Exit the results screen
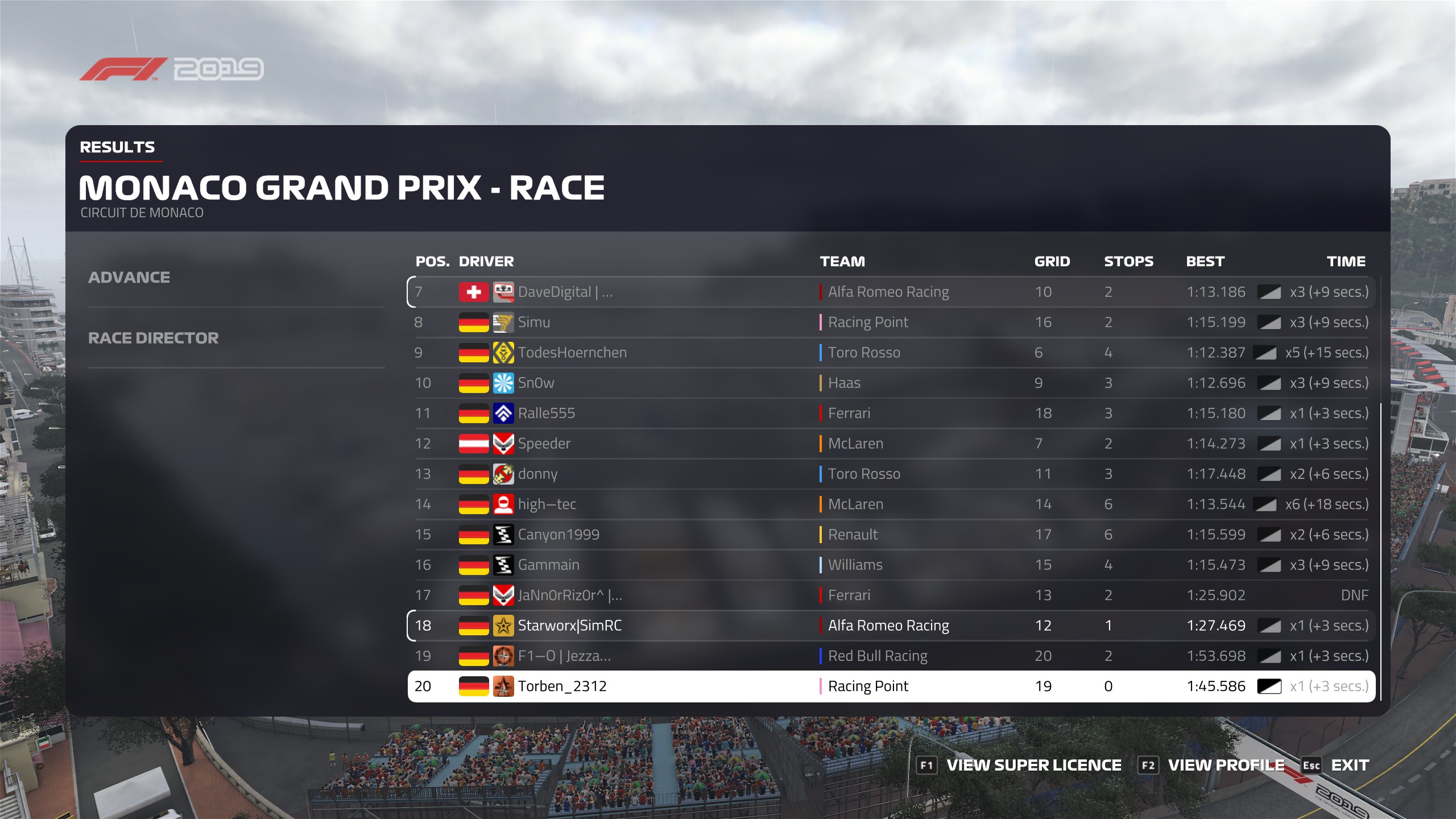This screenshot has width=1456, height=819. [1349, 766]
